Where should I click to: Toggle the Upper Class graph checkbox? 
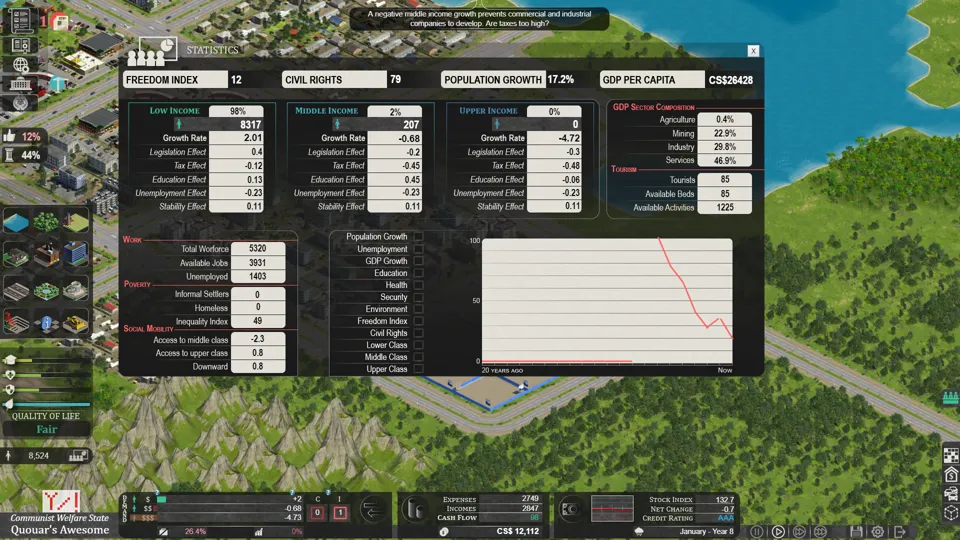tap(418, 369)
